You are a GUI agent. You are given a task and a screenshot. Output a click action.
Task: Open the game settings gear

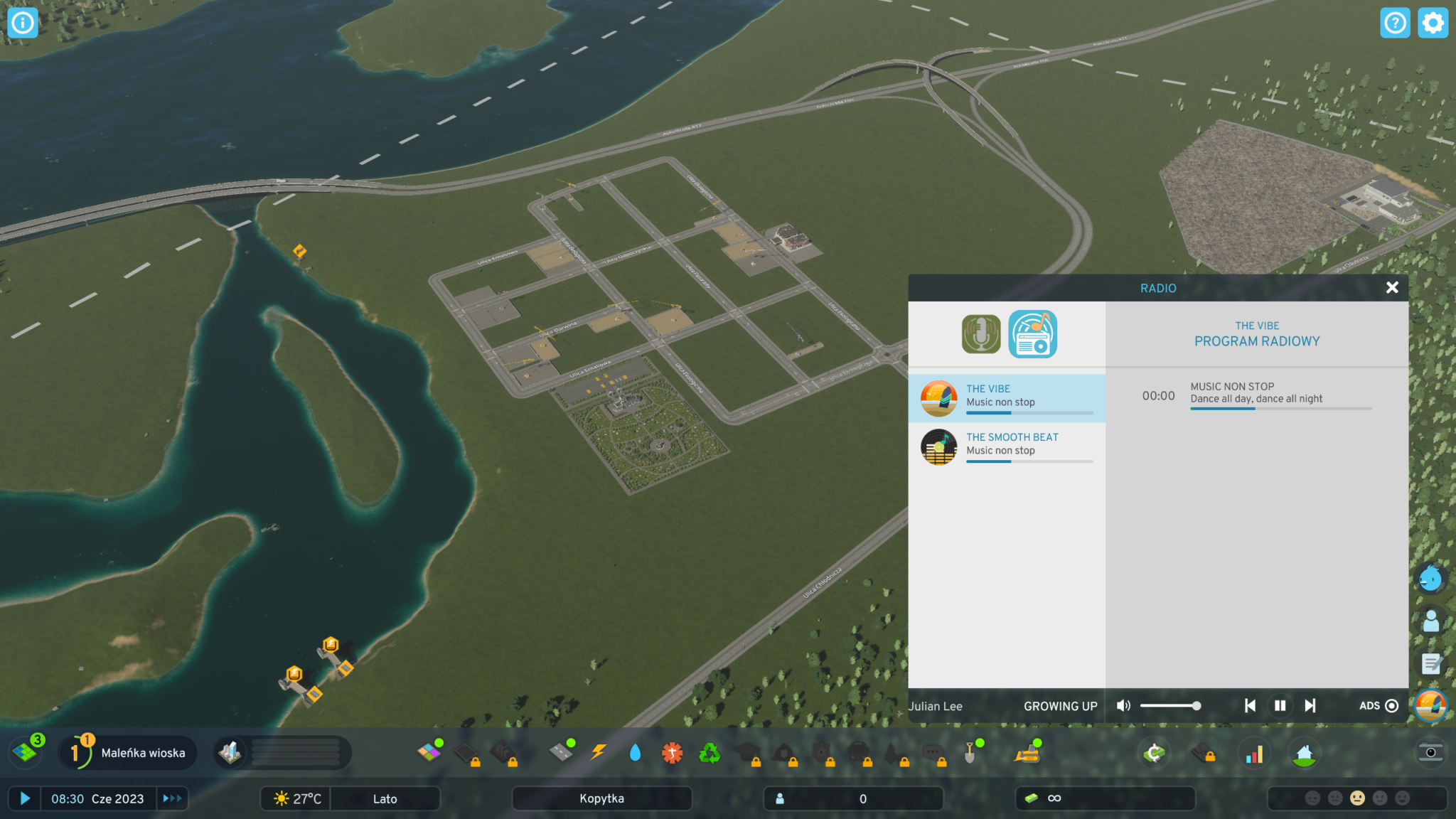click(1432, 23)
